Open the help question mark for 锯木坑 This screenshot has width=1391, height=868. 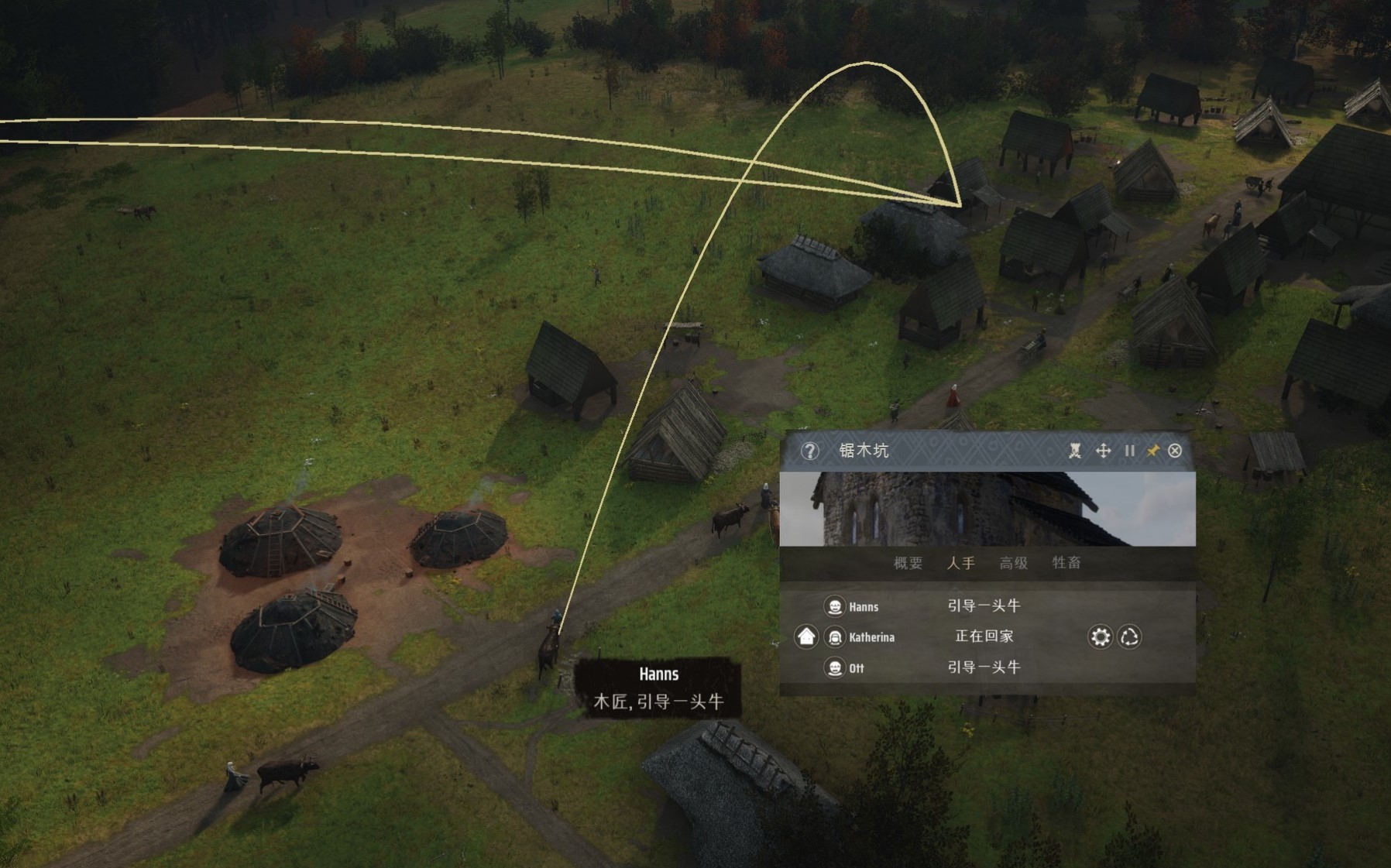809,451
